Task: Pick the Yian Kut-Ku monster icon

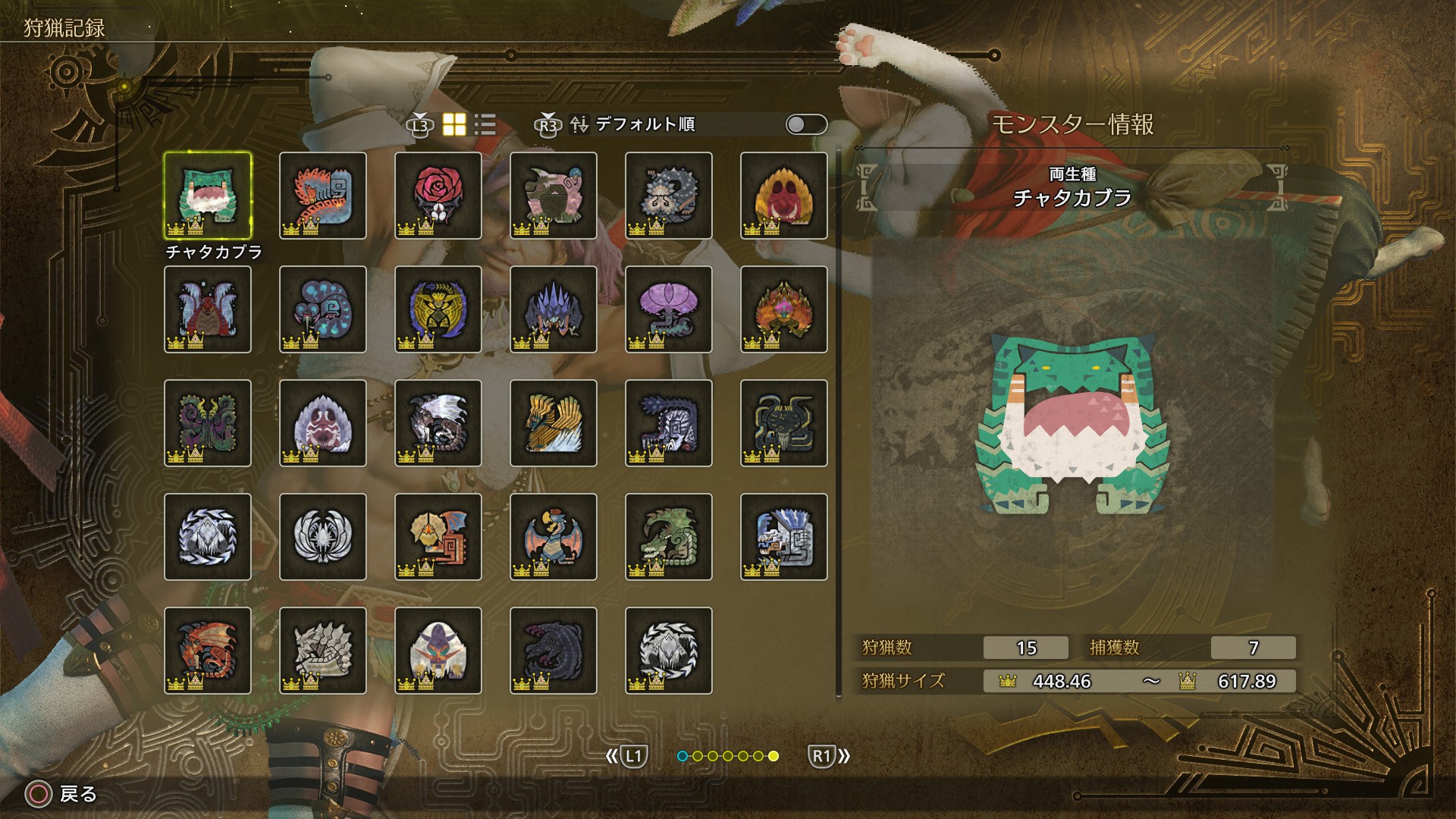Action: (x=438, y=537)
